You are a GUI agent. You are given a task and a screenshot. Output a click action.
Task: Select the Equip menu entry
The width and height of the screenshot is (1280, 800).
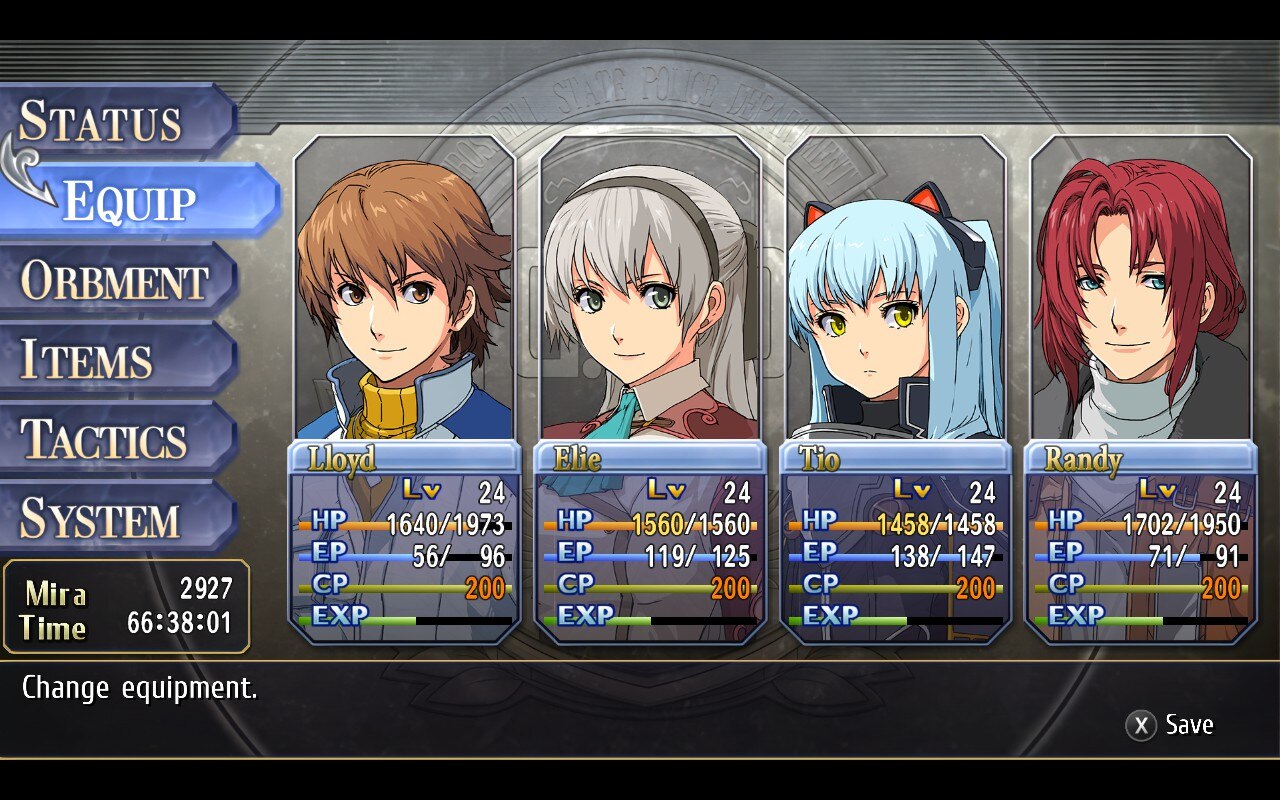coord(130,201)
